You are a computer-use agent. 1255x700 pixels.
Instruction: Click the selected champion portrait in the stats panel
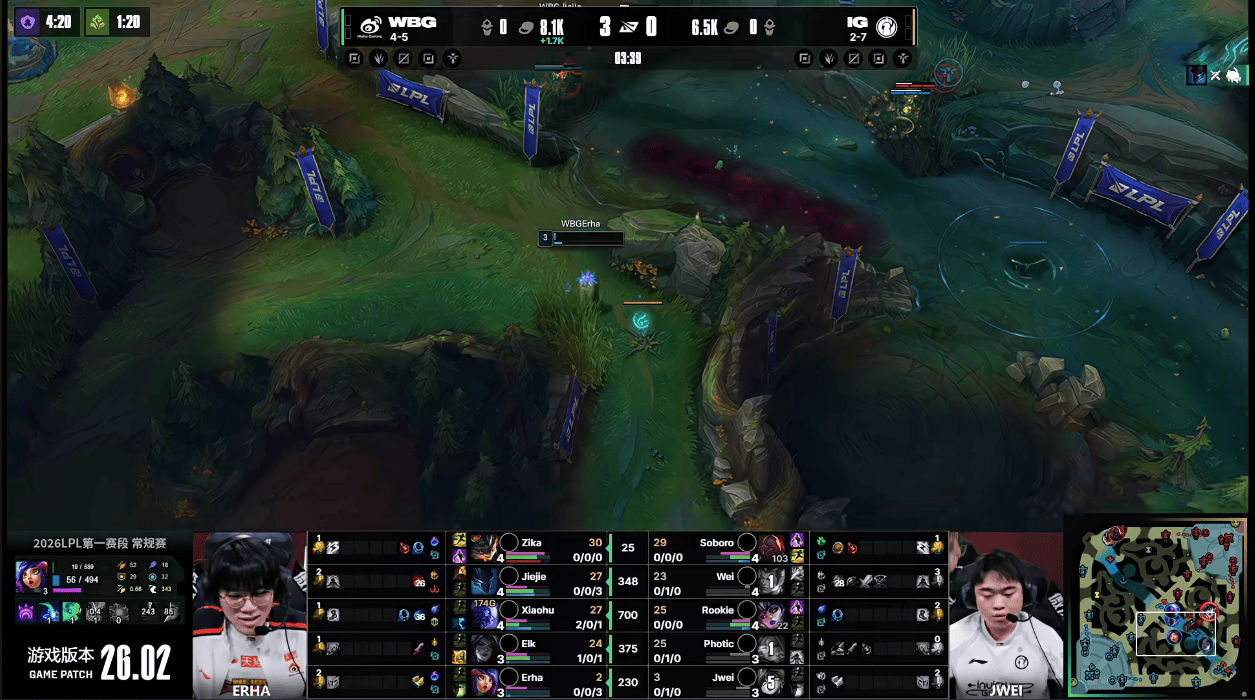pos(30,577)
